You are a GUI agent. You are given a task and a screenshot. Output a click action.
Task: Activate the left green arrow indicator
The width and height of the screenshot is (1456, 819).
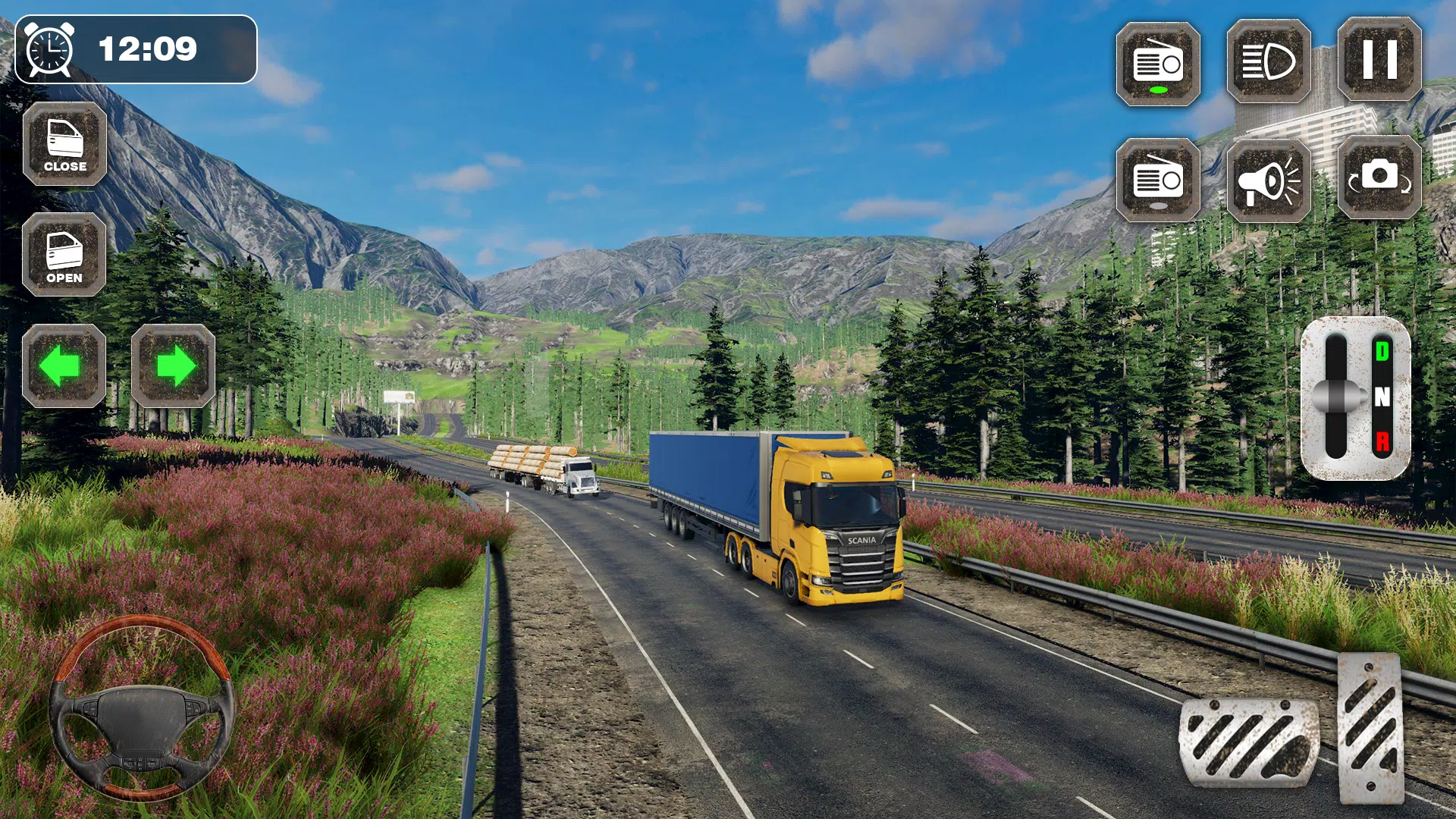(x=64, y=366)
